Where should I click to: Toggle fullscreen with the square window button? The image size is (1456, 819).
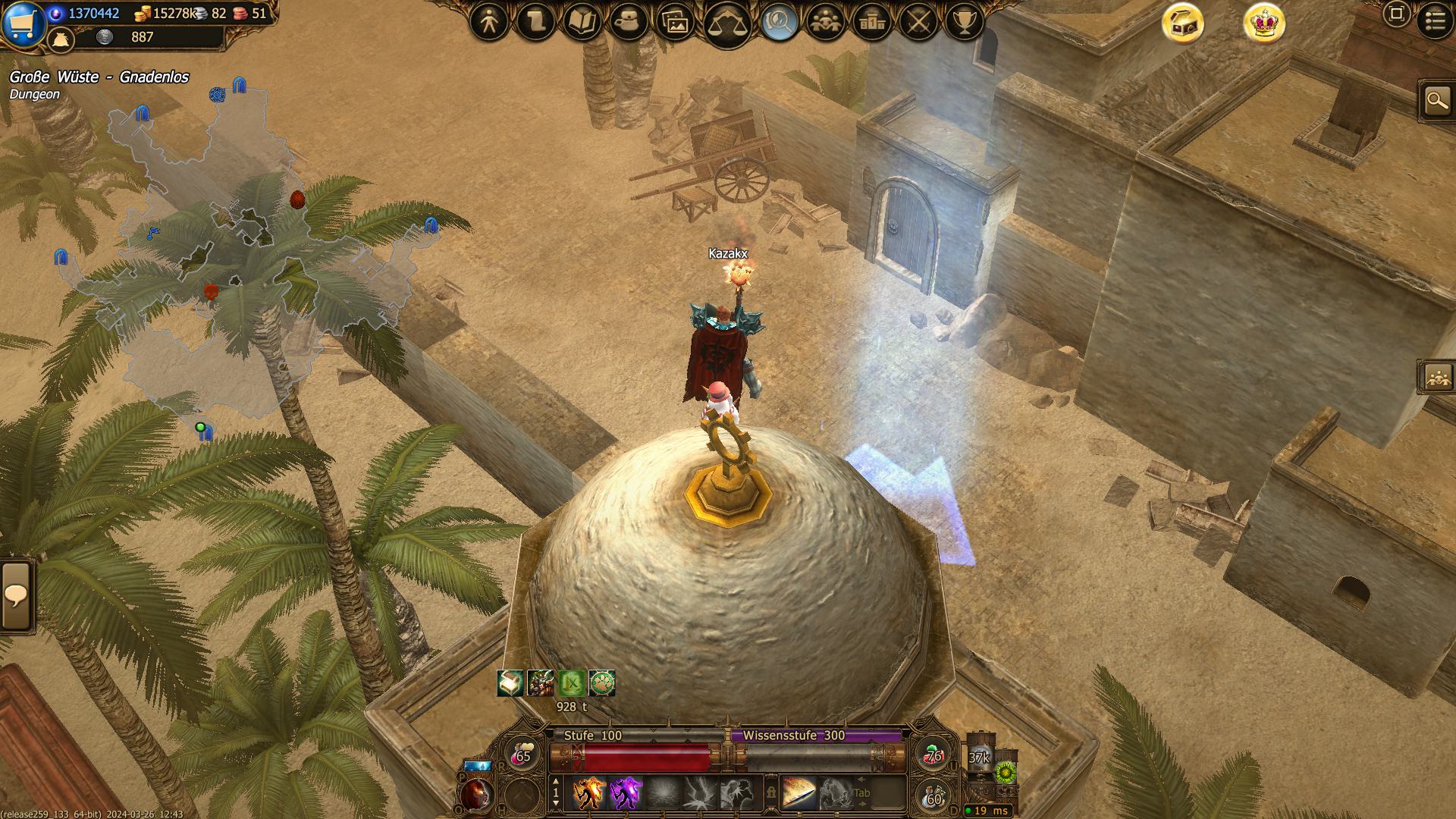pyautogui.click(x=1396, y=14)
